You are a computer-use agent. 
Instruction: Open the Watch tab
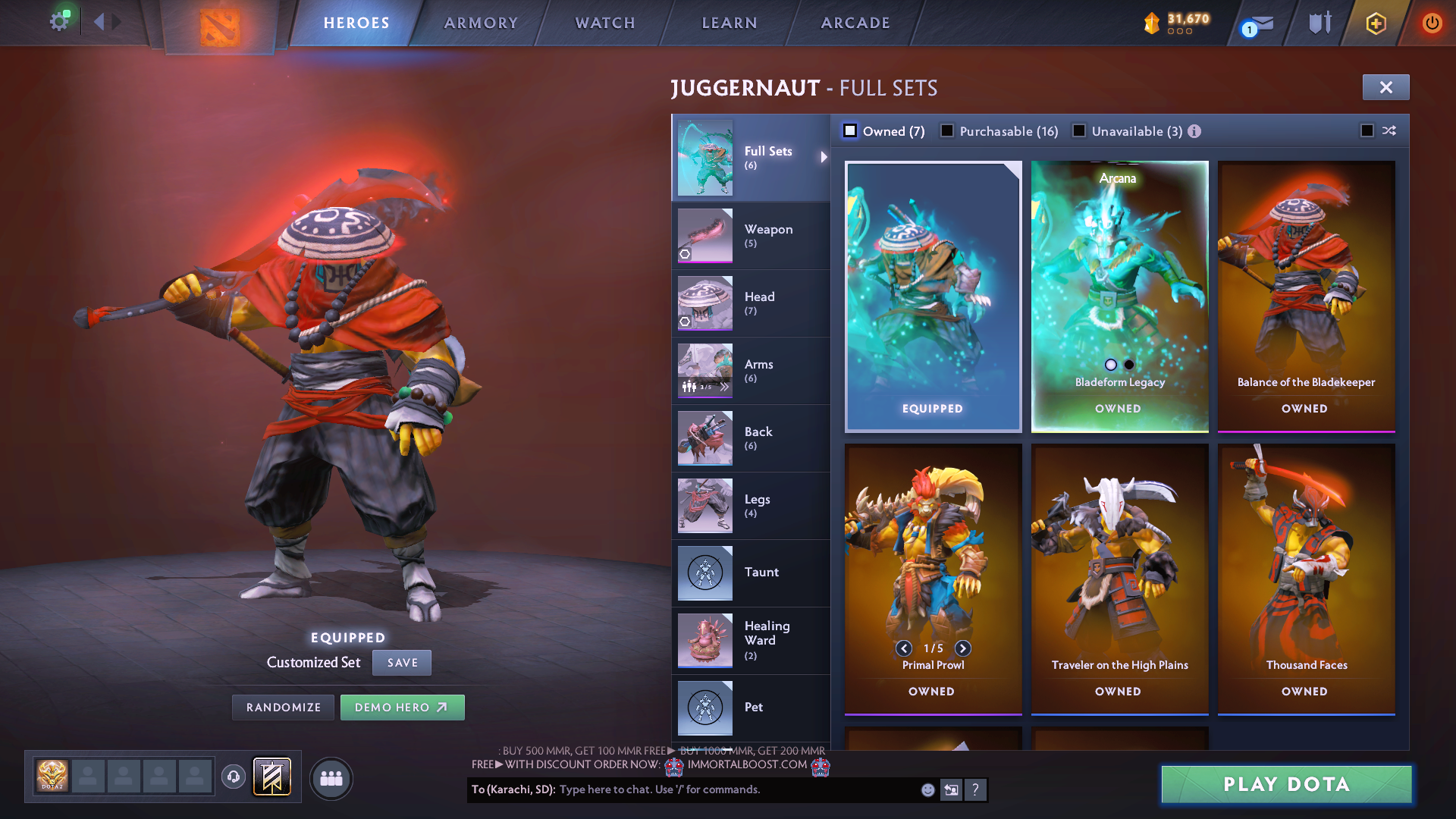605,23
